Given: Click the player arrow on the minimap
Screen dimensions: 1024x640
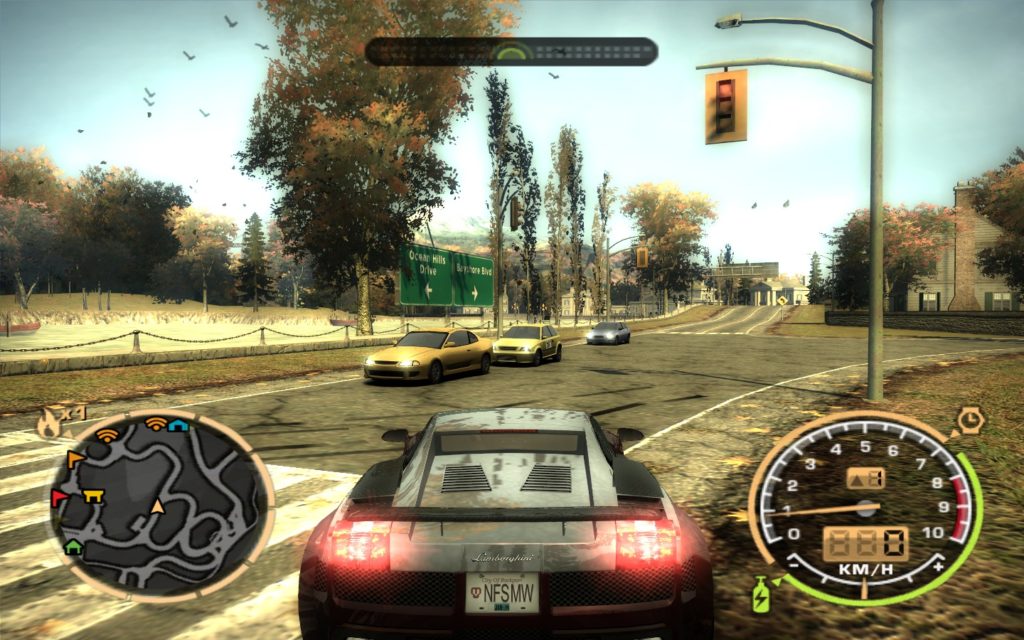Looking at the screenshot, I should [x=157, y=506].
